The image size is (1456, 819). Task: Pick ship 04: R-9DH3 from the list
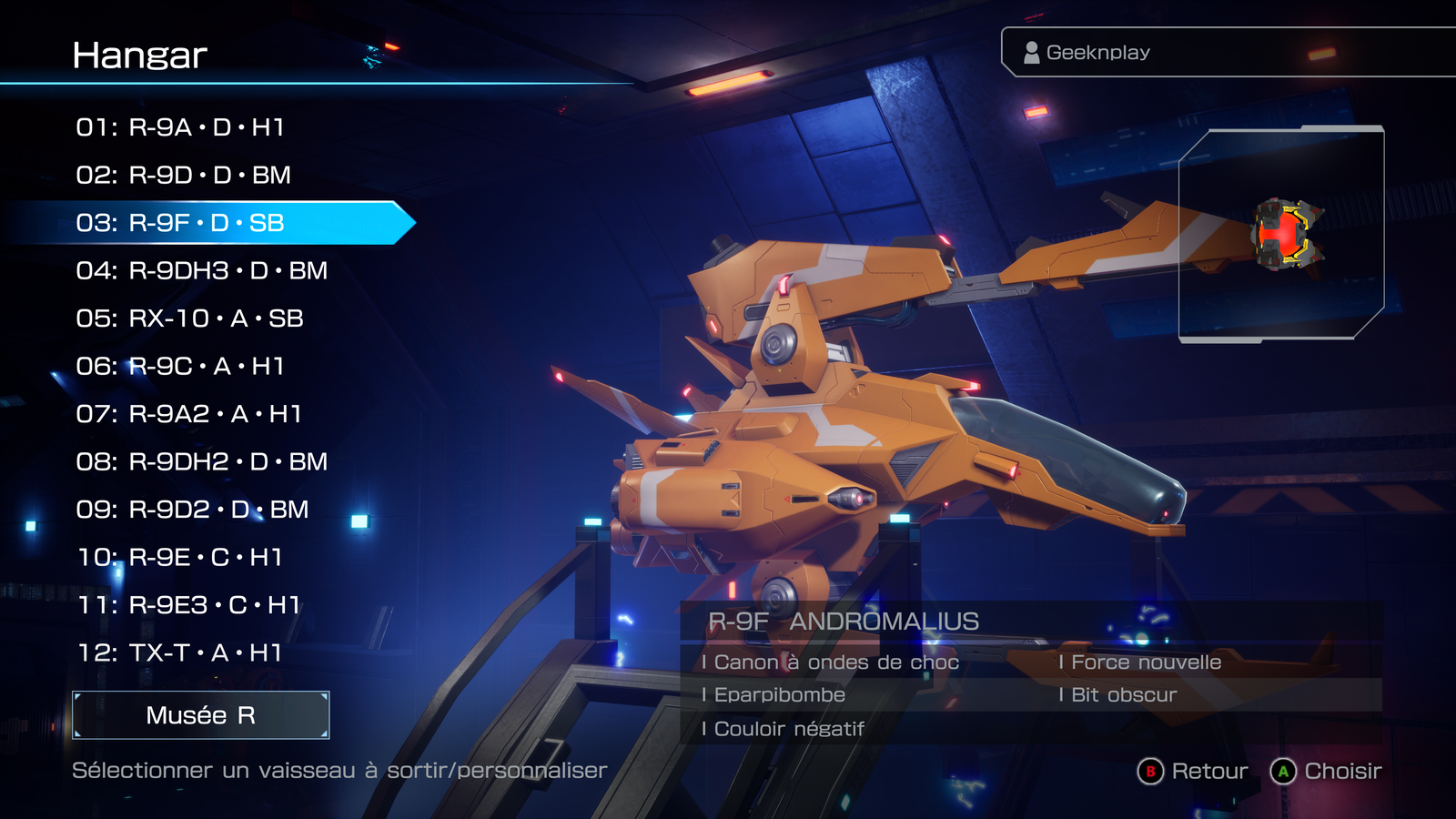pos(201,270)
